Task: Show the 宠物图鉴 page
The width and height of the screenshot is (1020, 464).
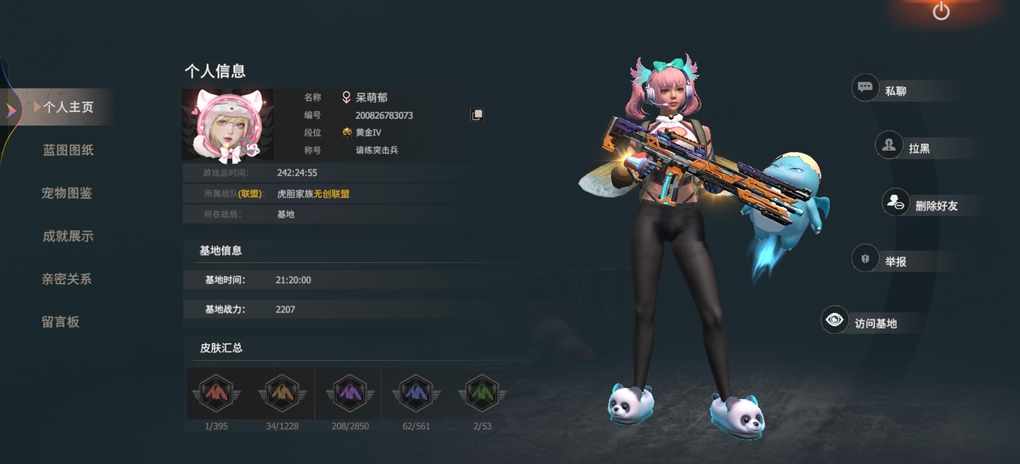Action: (67, 193)
